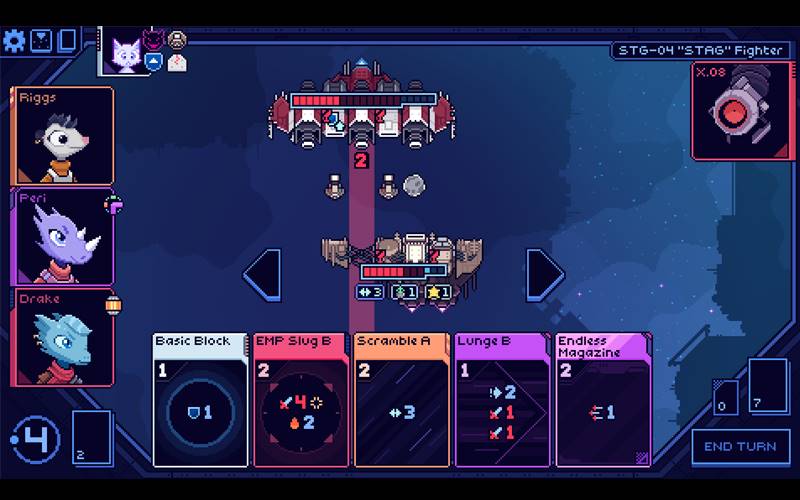
Task: End the current turn
Action: click(740, 446)
